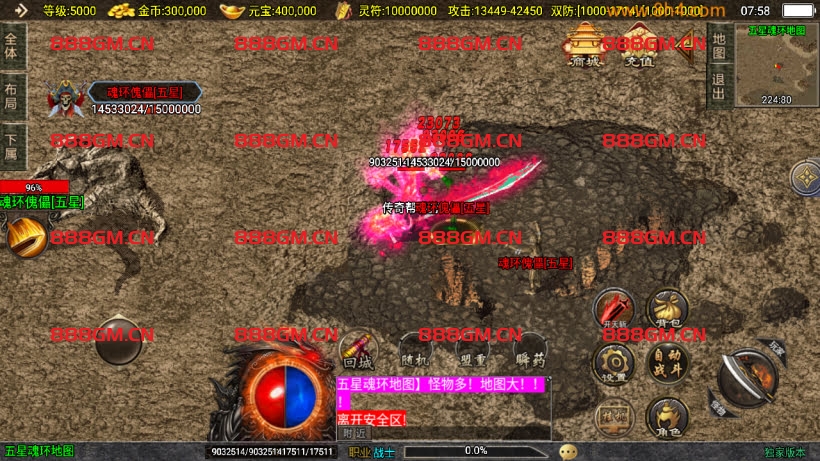Viewport: 820px width, 461px height.
Task: Use the 随机 random teleport slot
Action: [415, 350]
